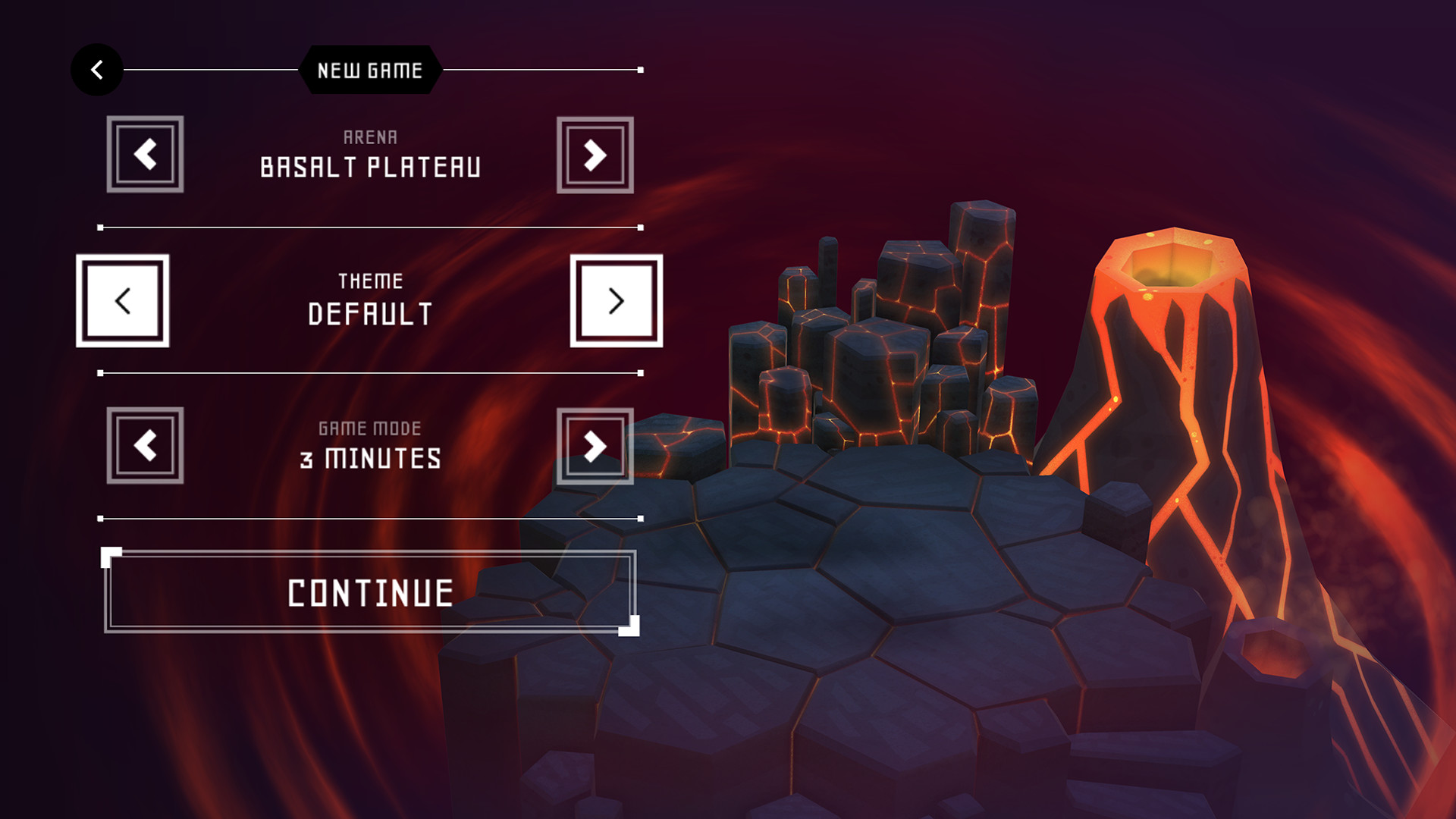This screenshot has width=1456, height=819.
Task: Click the highlighted right Theme arrow
Action: coord(616,300)
